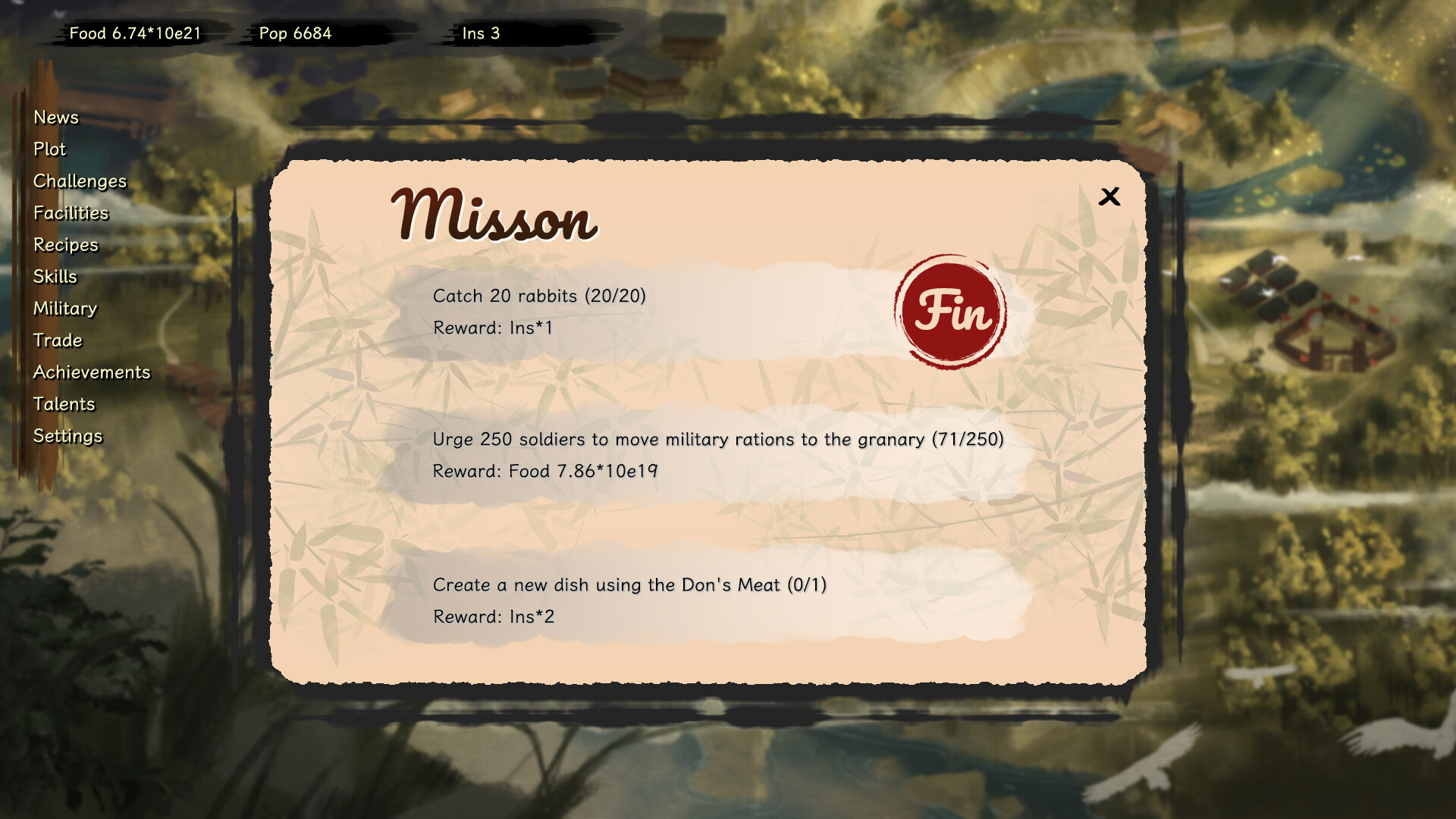Open the Skills panel
1456x819 pixels.
click(55, 277)
